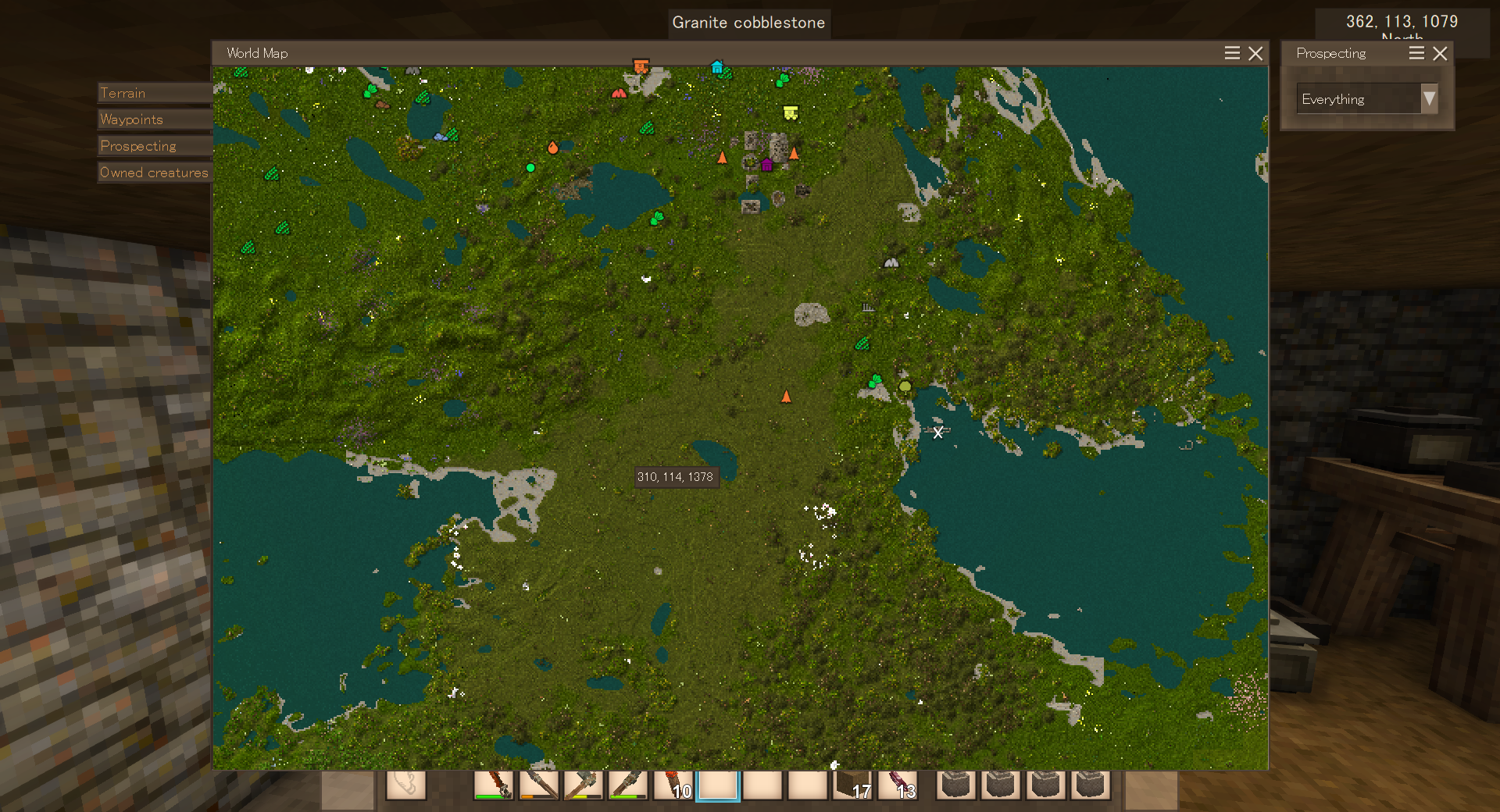Select the green circle waypoint marker

[x=530, y=168]
